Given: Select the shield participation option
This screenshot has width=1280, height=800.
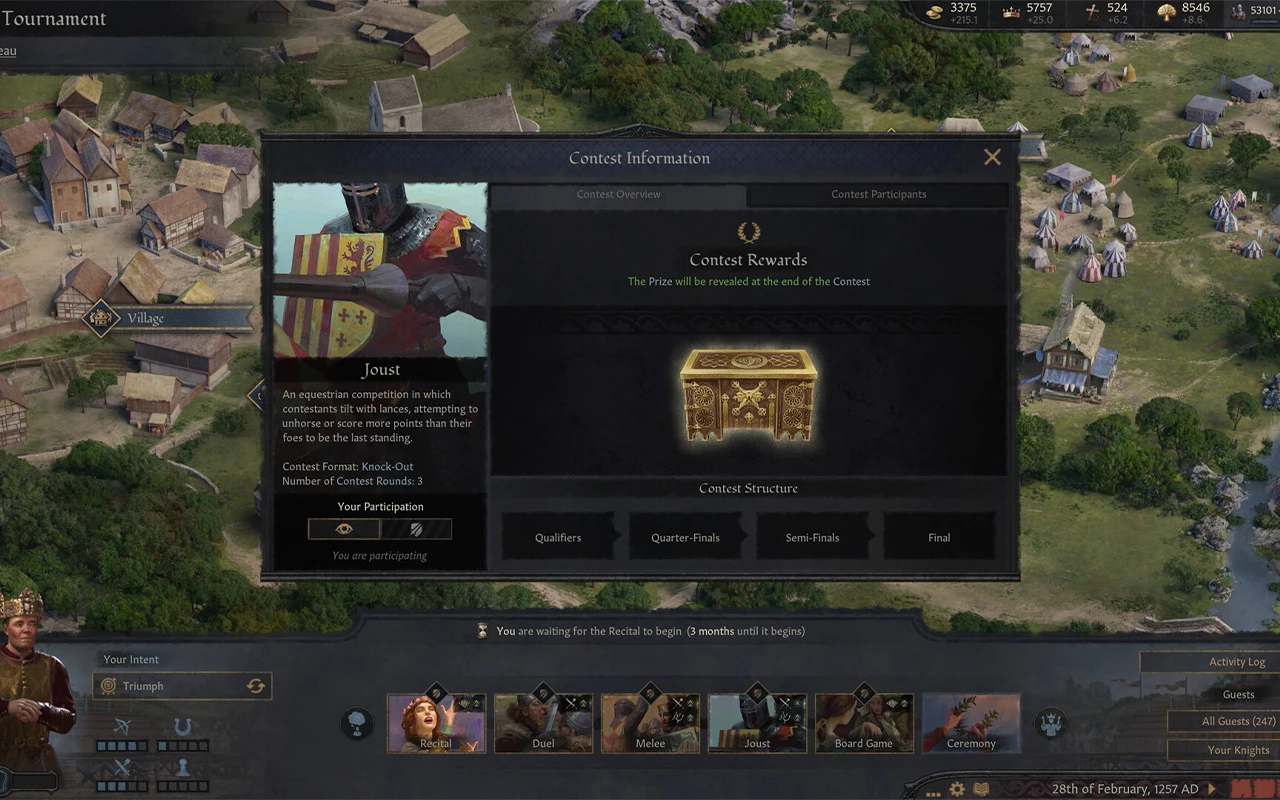Looking at the screenshot, I should pyautogui.click(x=416, y=530).
